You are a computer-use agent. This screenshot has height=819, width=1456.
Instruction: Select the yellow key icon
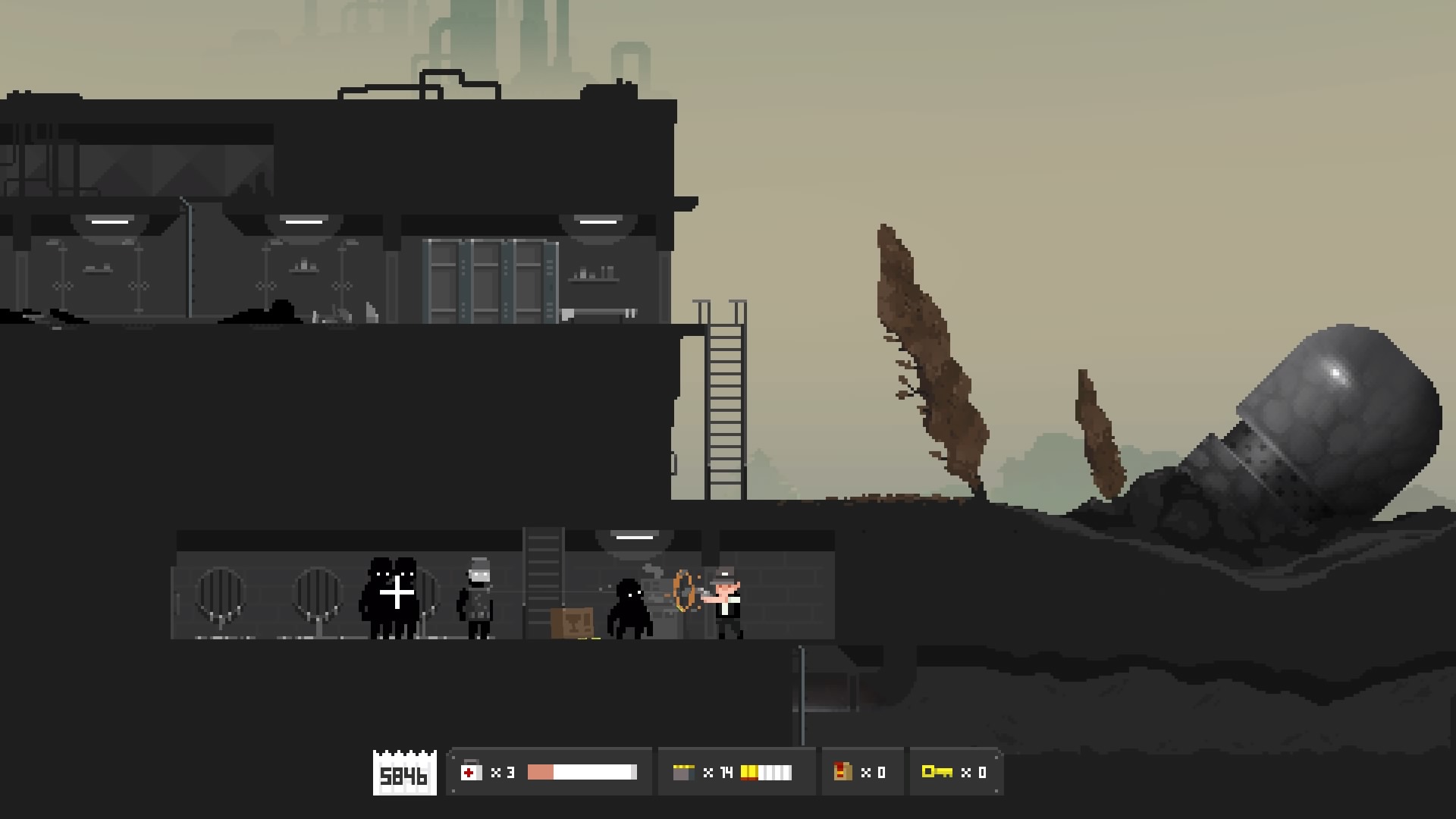point(937,772)
